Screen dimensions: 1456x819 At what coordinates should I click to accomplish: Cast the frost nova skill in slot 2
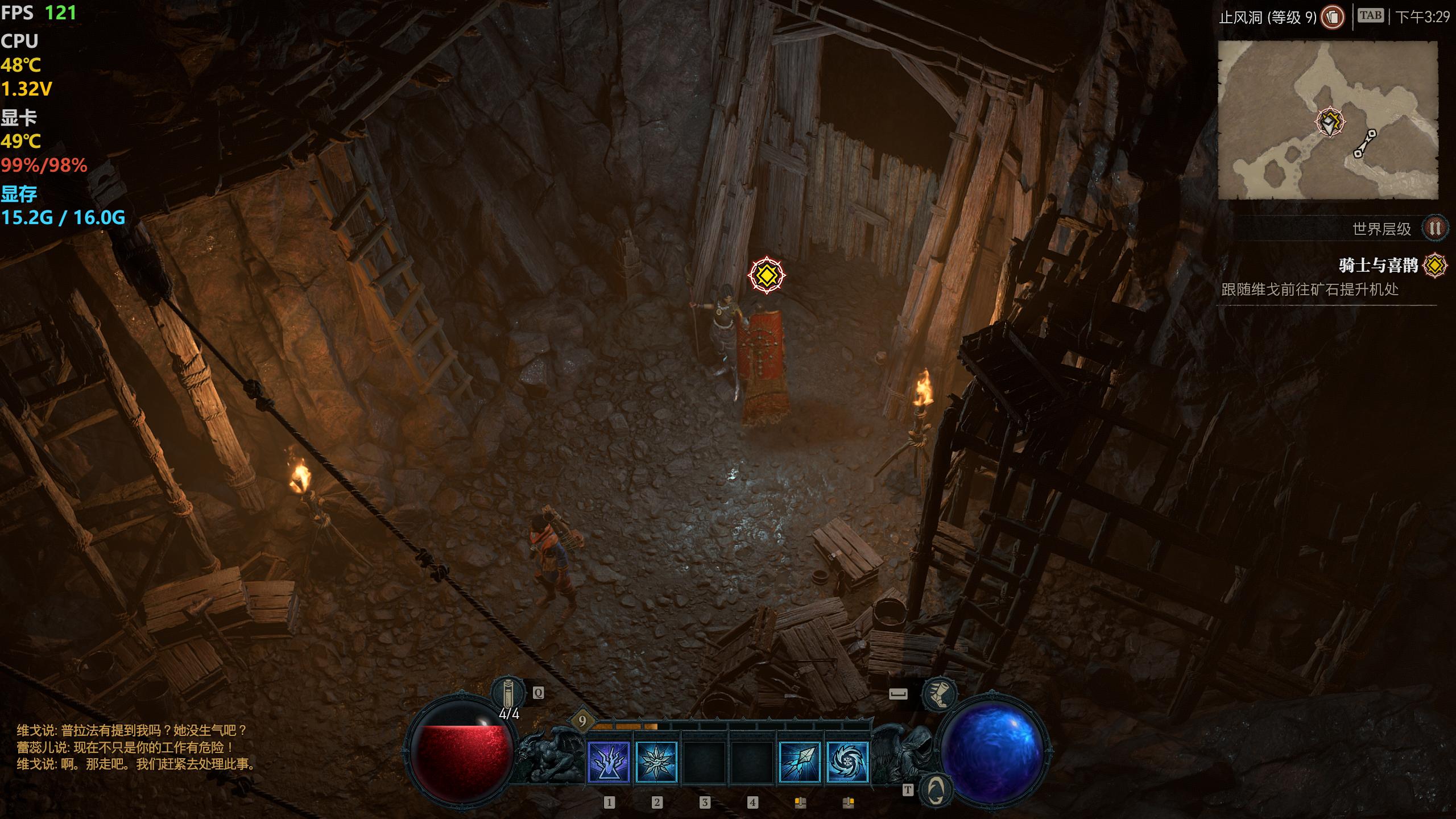point(656,762)
